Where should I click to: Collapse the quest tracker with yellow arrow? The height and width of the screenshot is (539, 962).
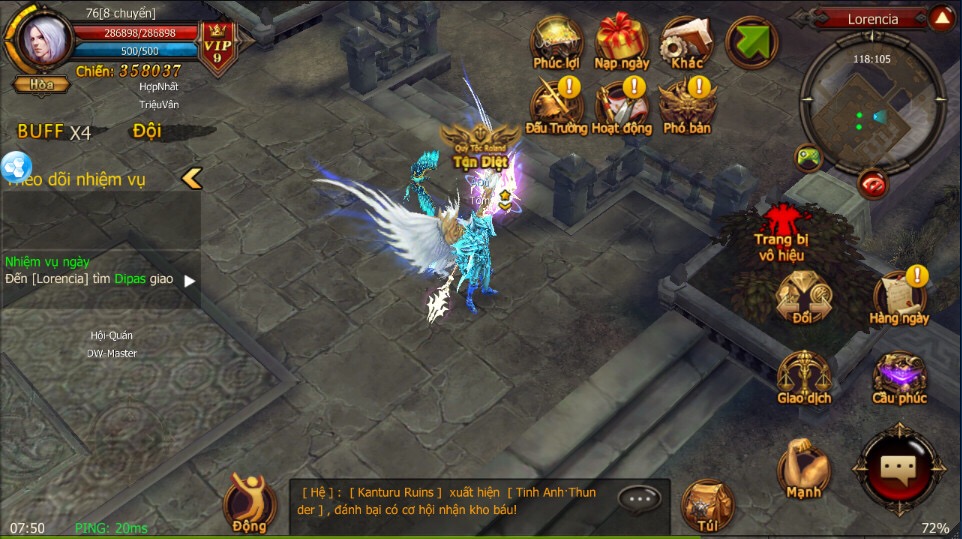tap(191, 178)
